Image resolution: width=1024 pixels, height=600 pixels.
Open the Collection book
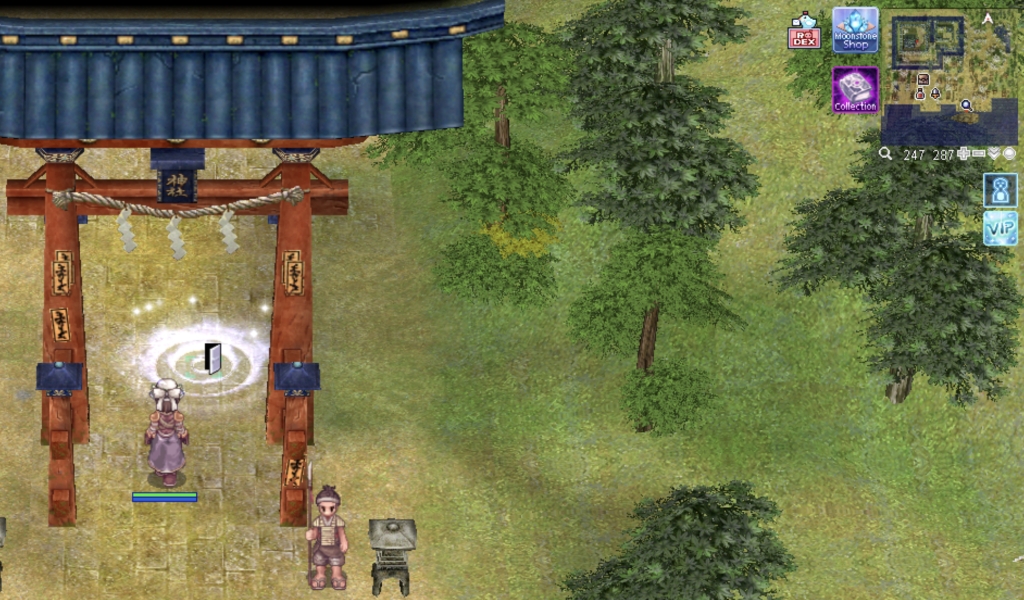tap(855, 90)
